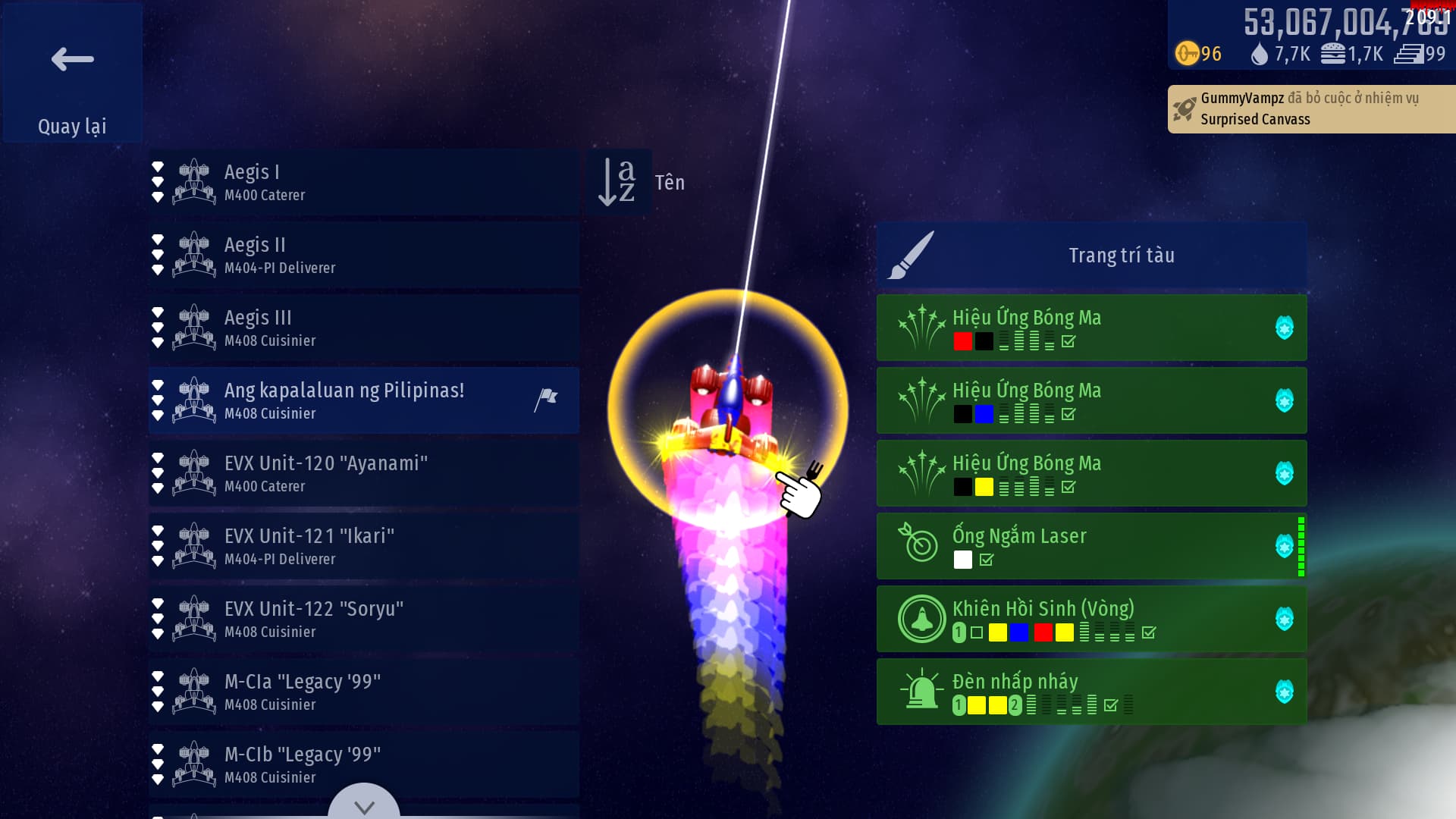The image size is (1456, 819).
Task: Go back with the Quay lại button
Action: pyautogui.click(x=72, y=73)
